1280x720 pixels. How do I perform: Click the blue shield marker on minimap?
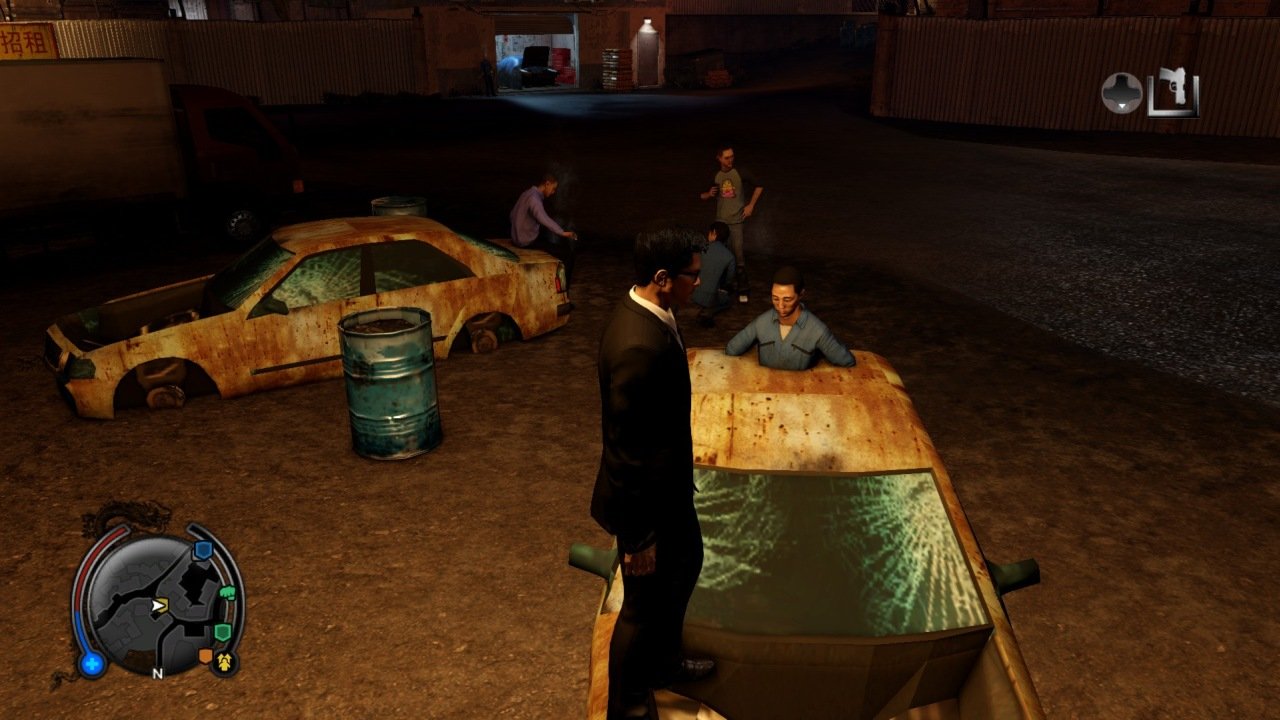202,550
